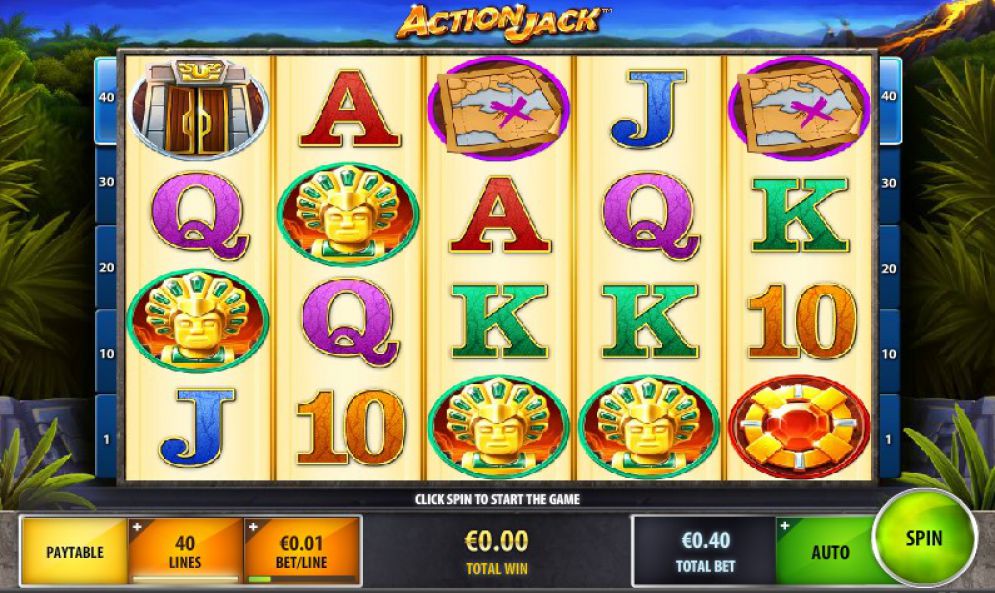Adjust the €0.01 Bet/Line amount
Screen dimensions: 995x593
pos(302,551)
